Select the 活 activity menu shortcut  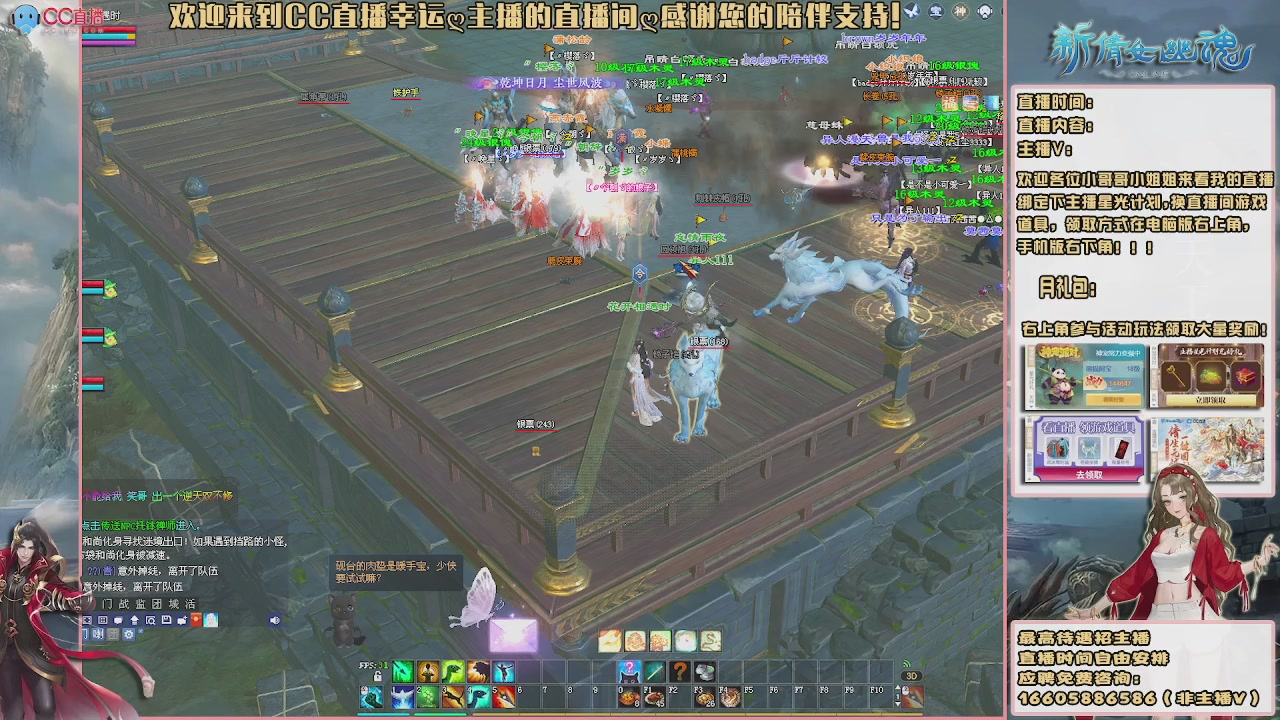(191, 604)
